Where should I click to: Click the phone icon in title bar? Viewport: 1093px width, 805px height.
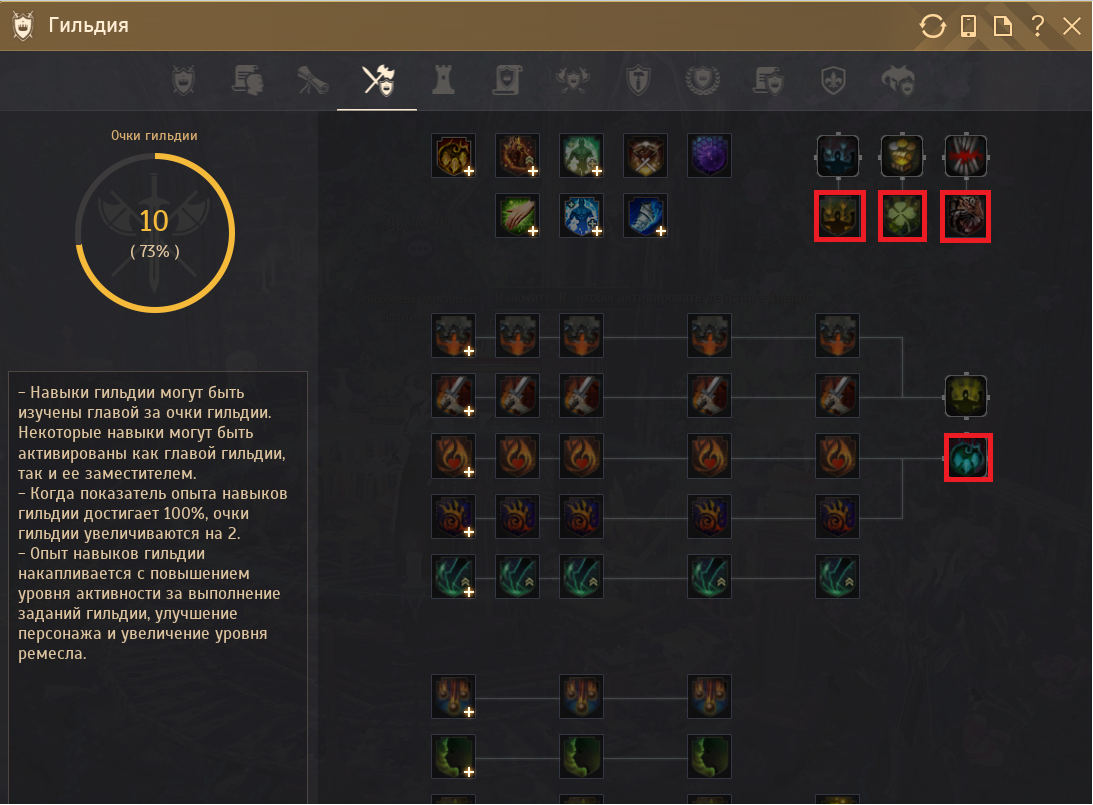pyautogui.click(x=968, y=26)
